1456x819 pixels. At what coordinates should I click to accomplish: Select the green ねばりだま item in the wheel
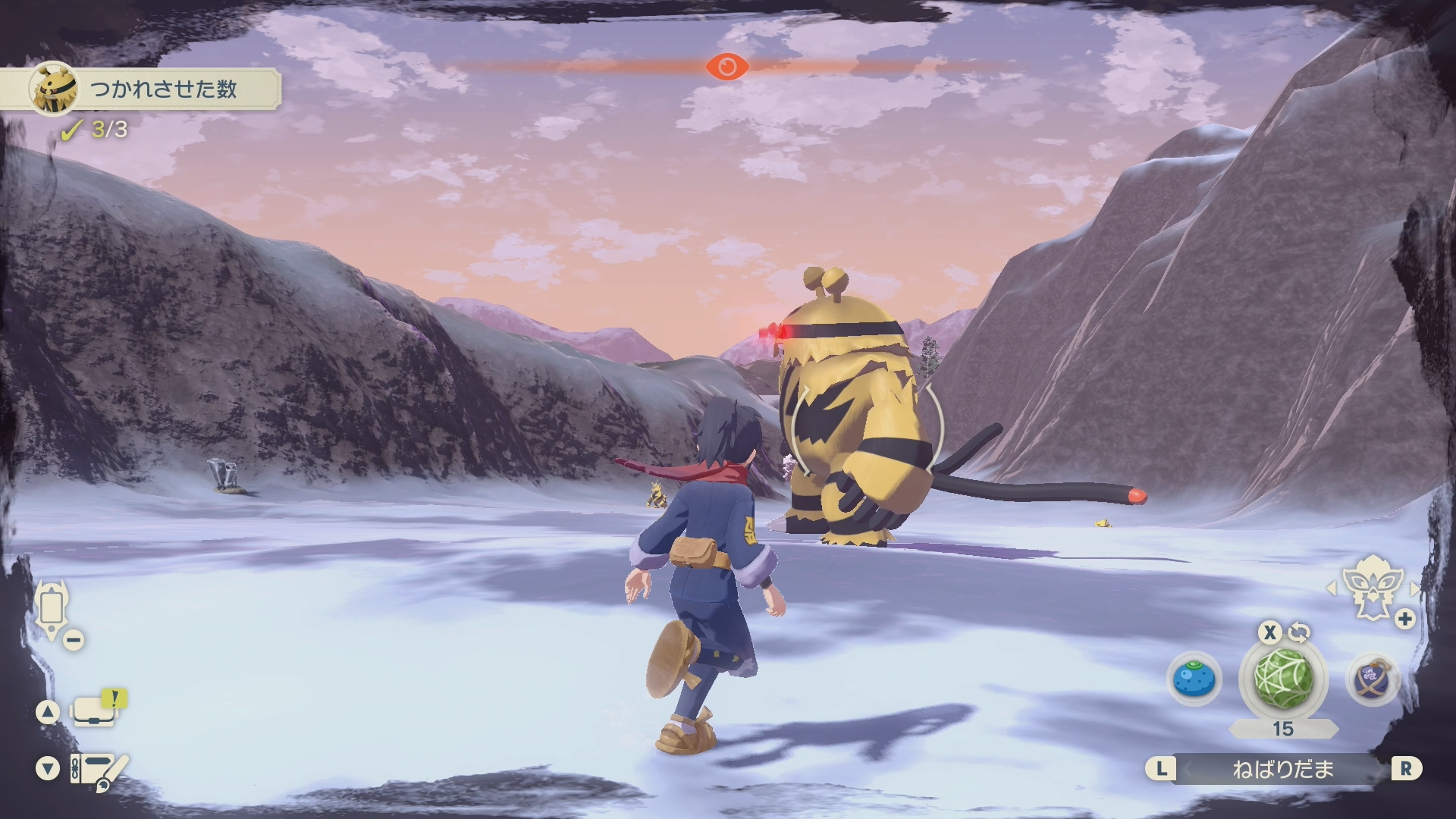click(1283, 678)
